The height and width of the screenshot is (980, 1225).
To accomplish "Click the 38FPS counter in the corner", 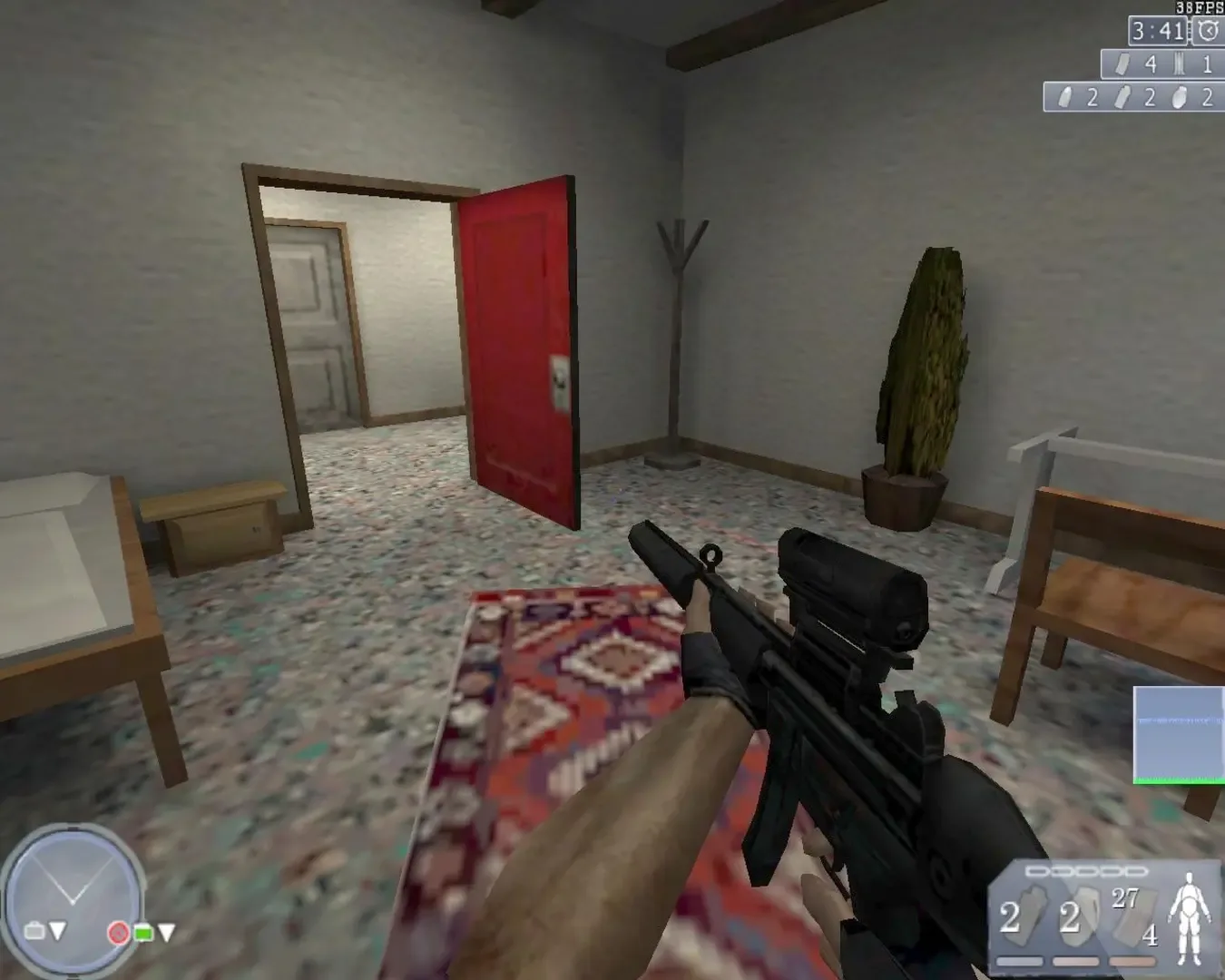I will pos(1199,8).
